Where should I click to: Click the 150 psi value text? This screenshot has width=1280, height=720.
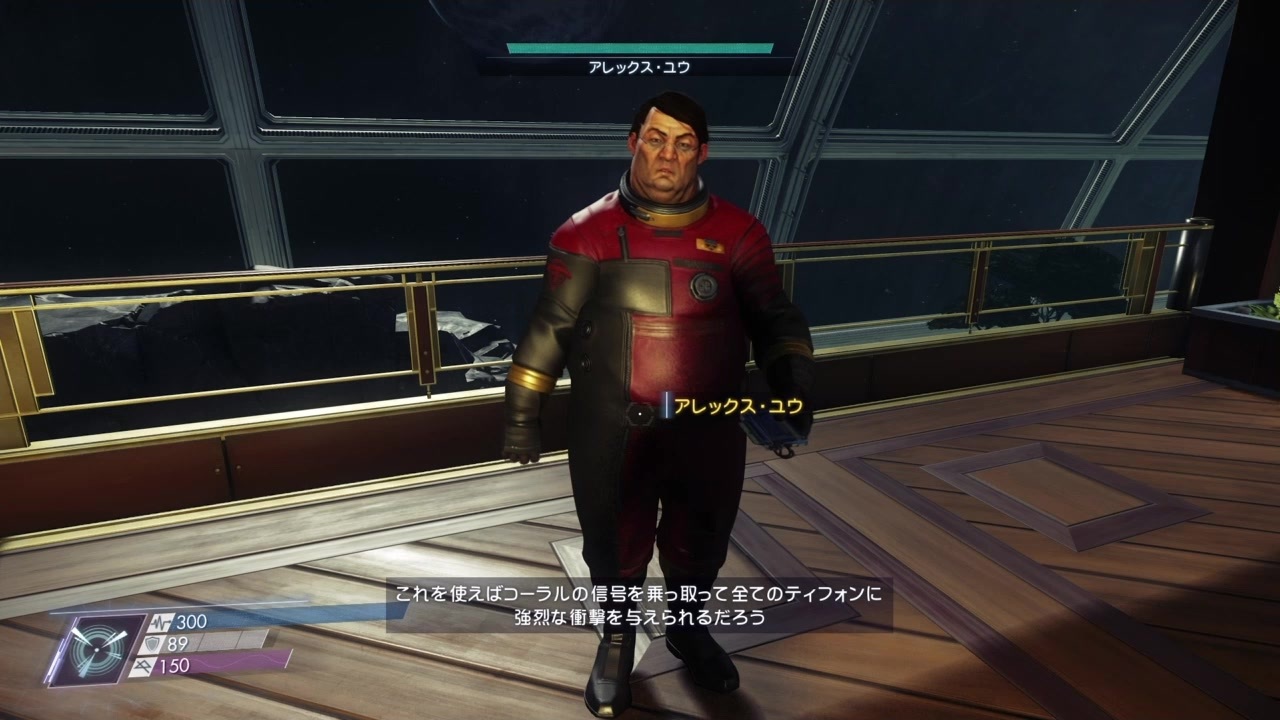174,666
